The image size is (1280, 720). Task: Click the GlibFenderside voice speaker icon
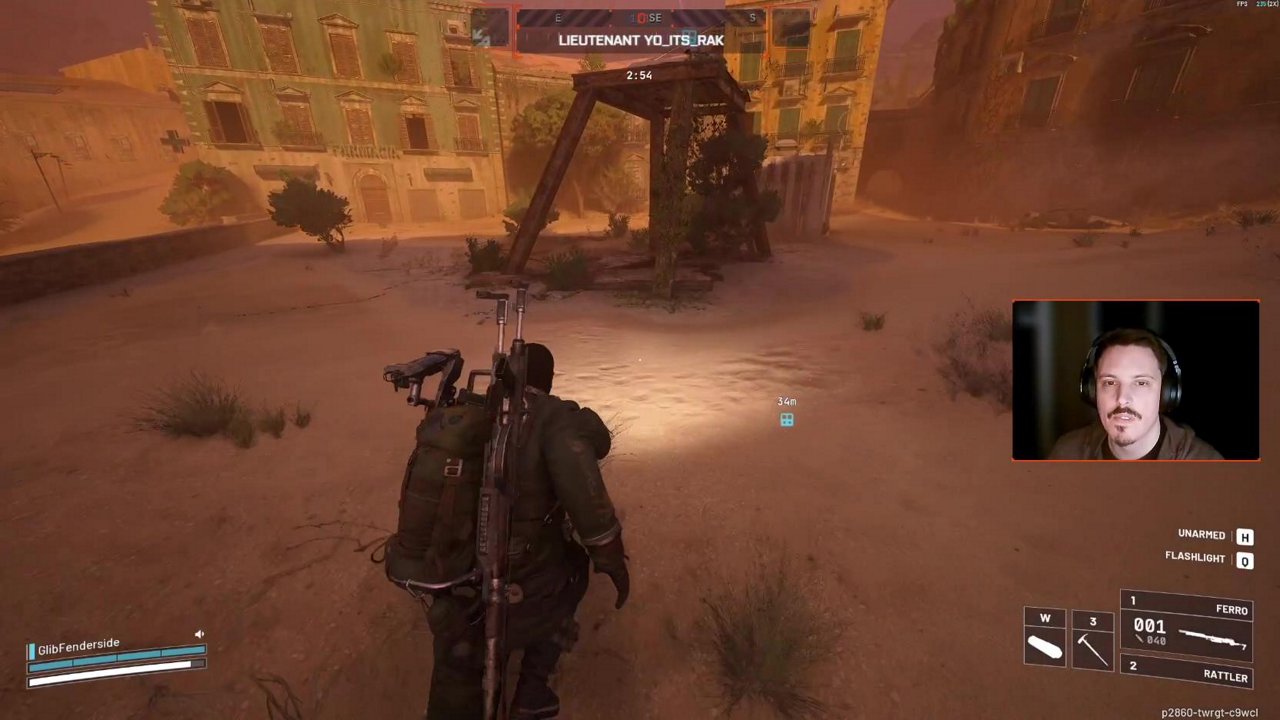[199, 634]
